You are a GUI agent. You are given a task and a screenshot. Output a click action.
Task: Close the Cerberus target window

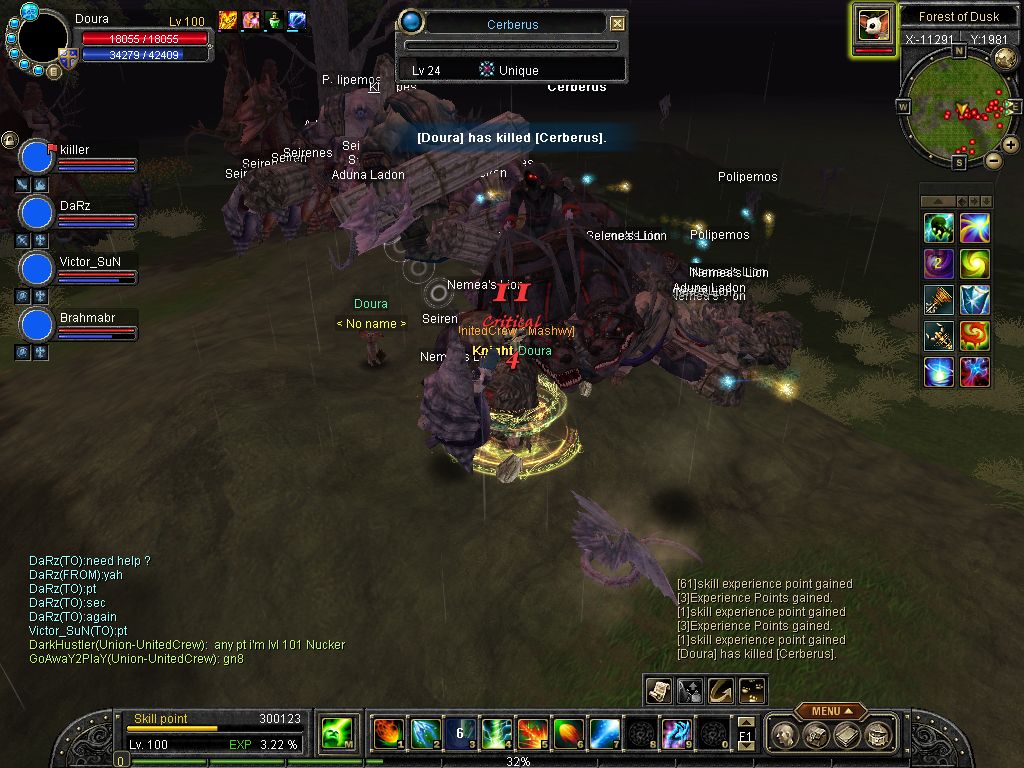click(617, 23)
